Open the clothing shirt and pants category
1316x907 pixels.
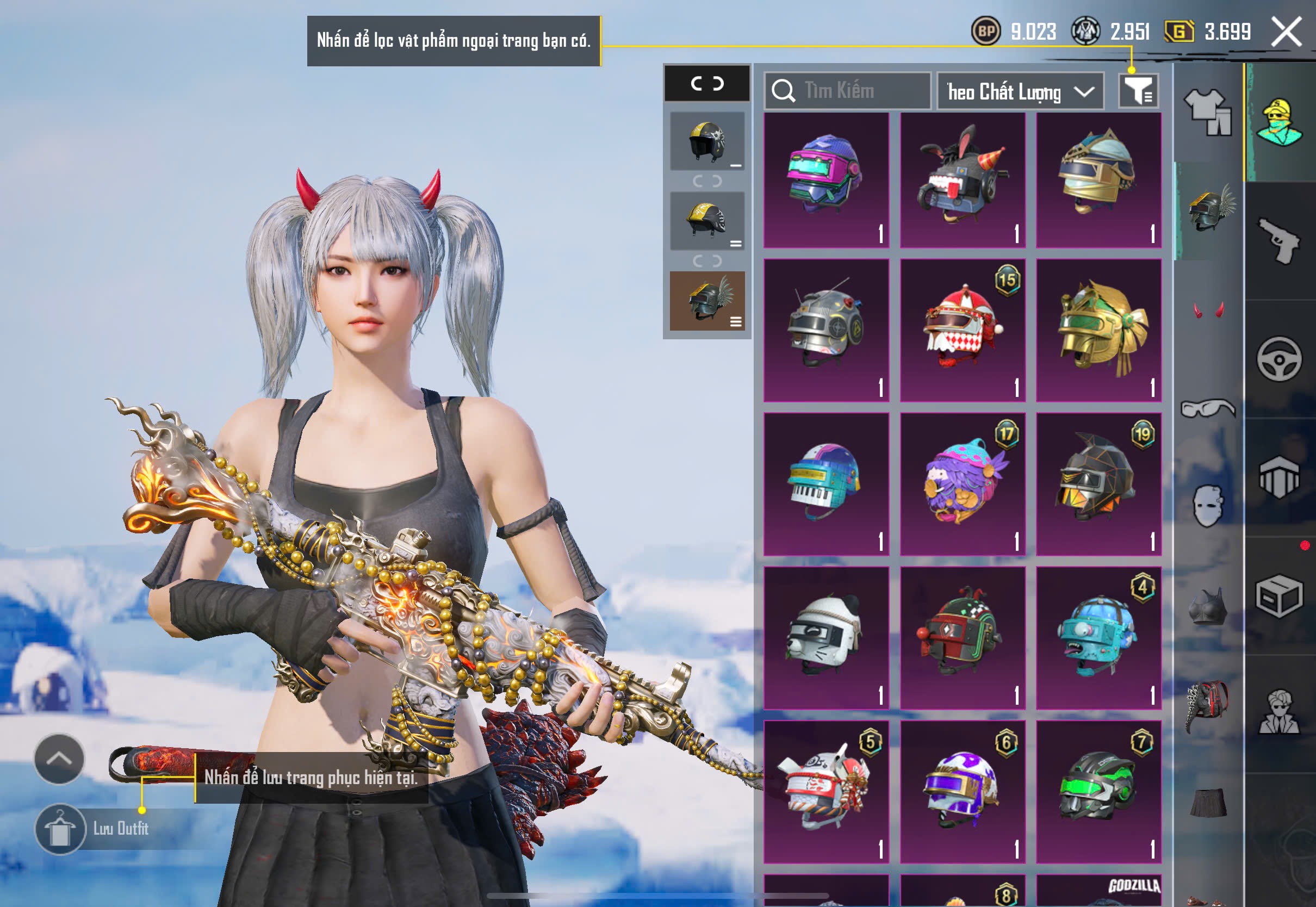1208,112
